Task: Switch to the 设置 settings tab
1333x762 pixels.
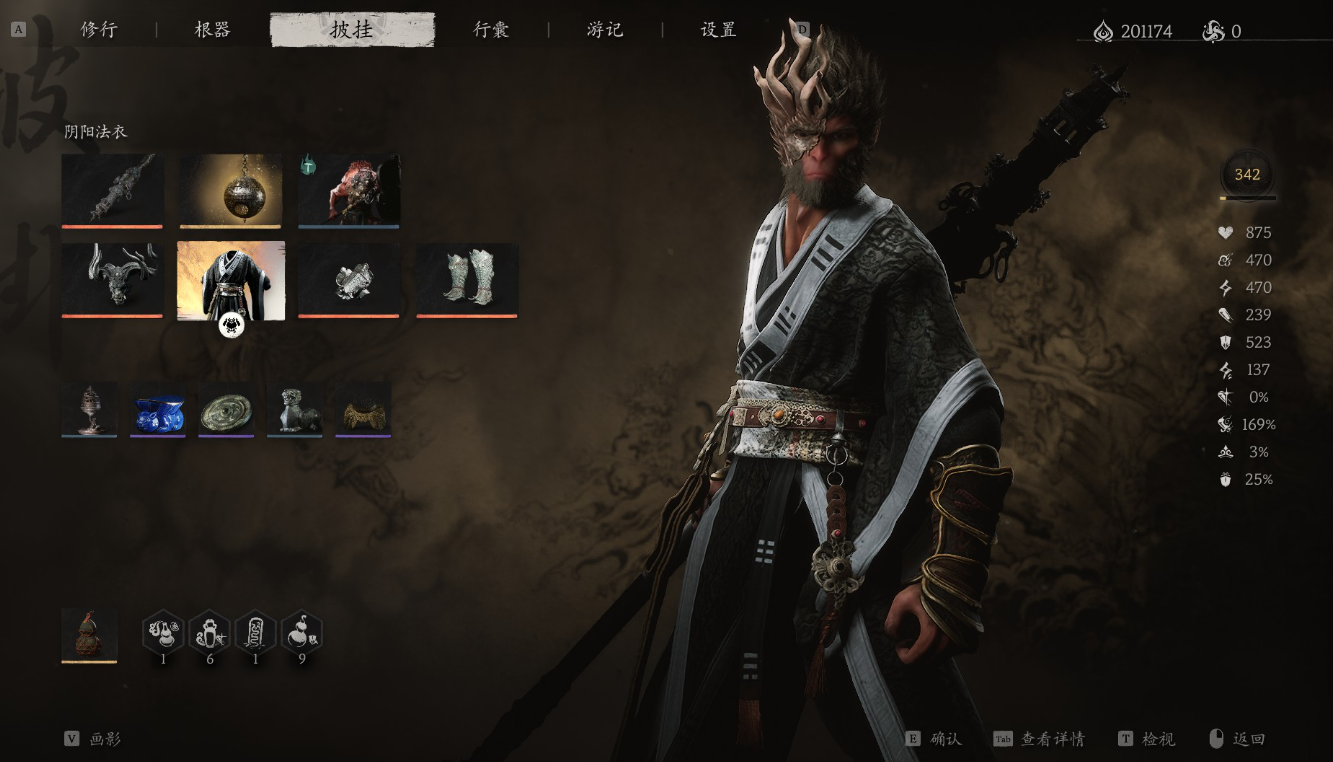Action: click(x=718, y=30)
